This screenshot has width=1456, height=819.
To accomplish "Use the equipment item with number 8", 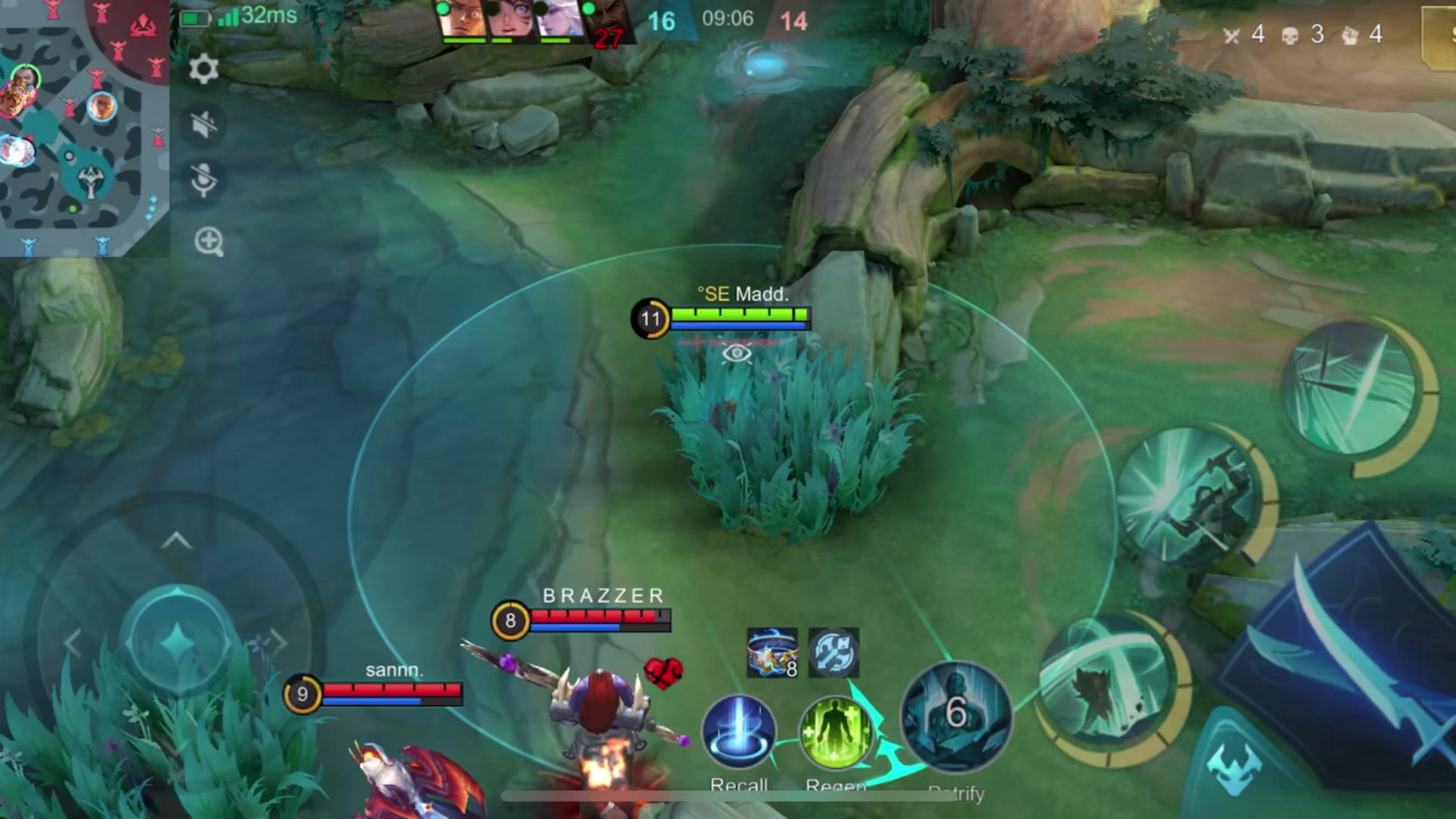I will (772, 652).
